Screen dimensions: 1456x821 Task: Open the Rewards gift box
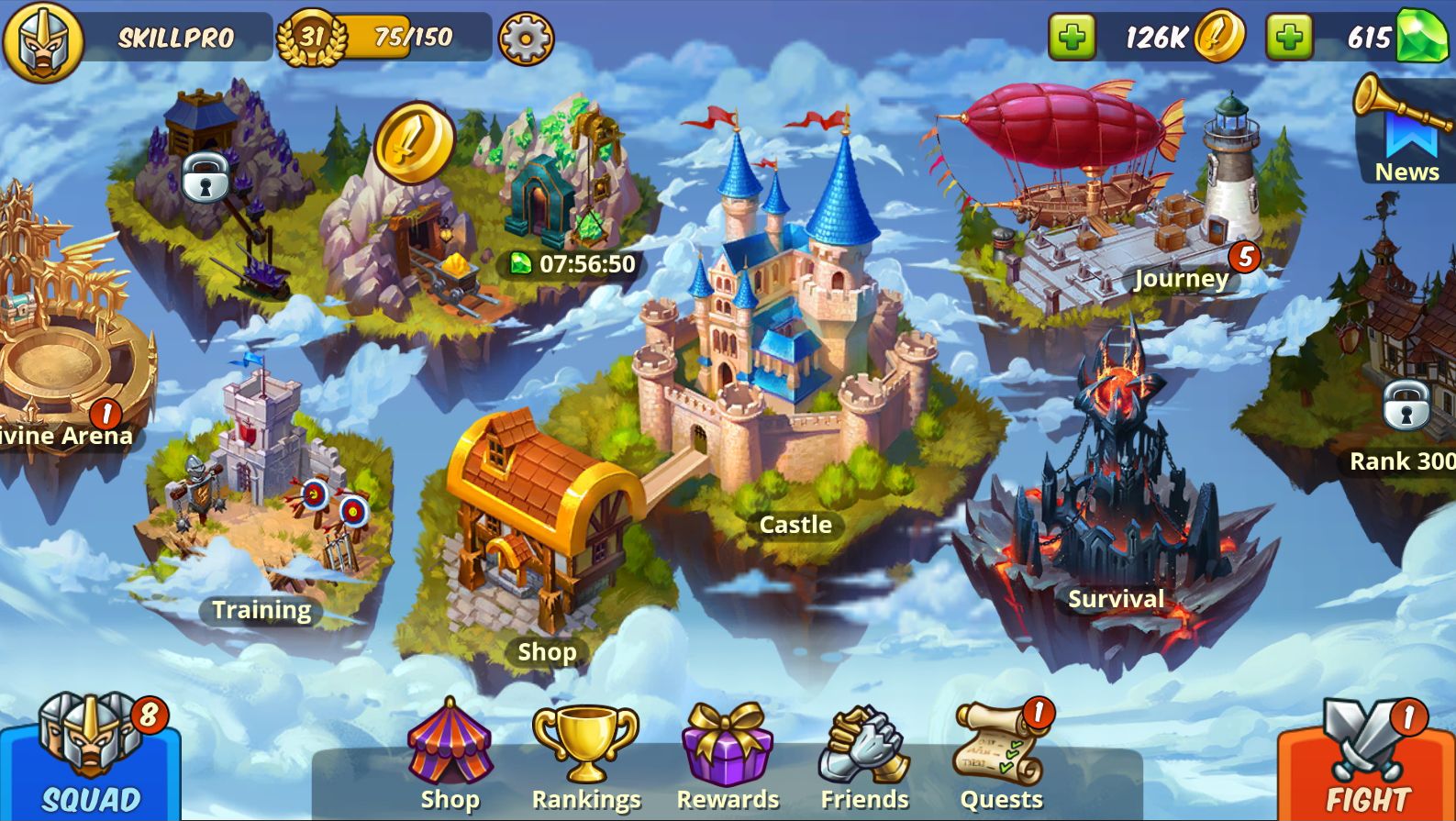click(727, 757)
